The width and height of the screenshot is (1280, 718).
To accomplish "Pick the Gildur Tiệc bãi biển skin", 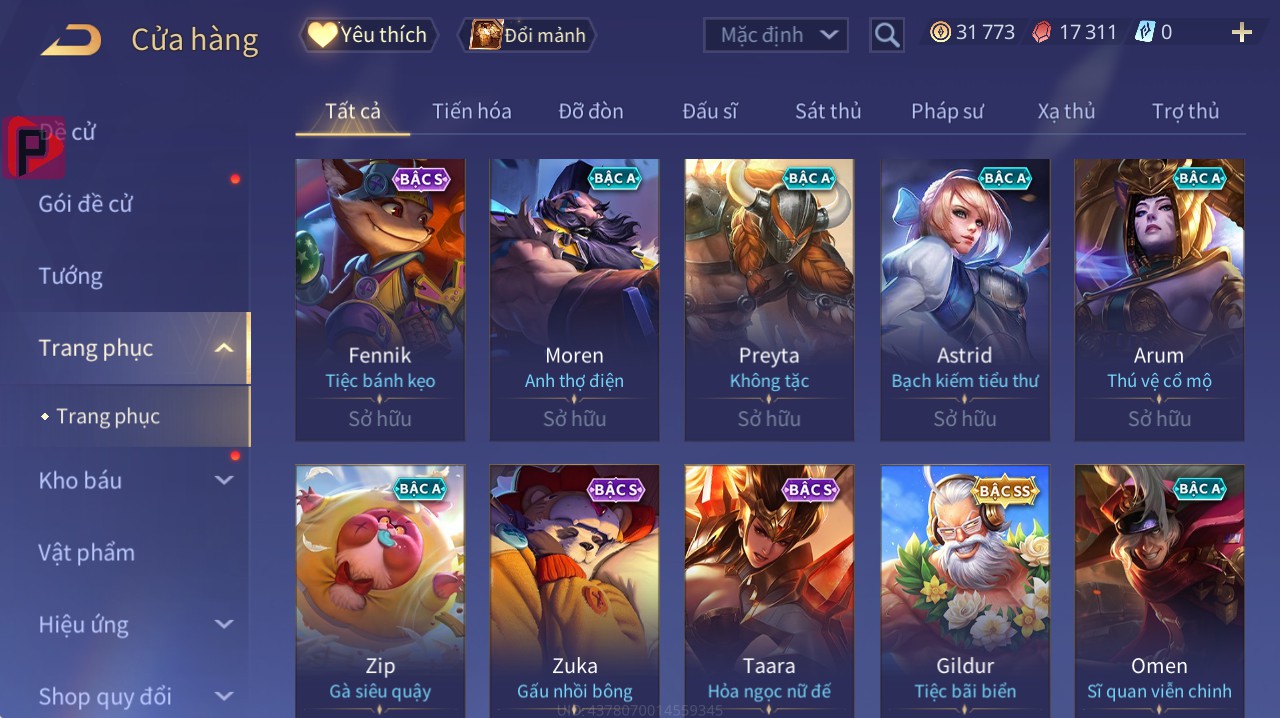I will pyautogui.click(x=965, y=590).
